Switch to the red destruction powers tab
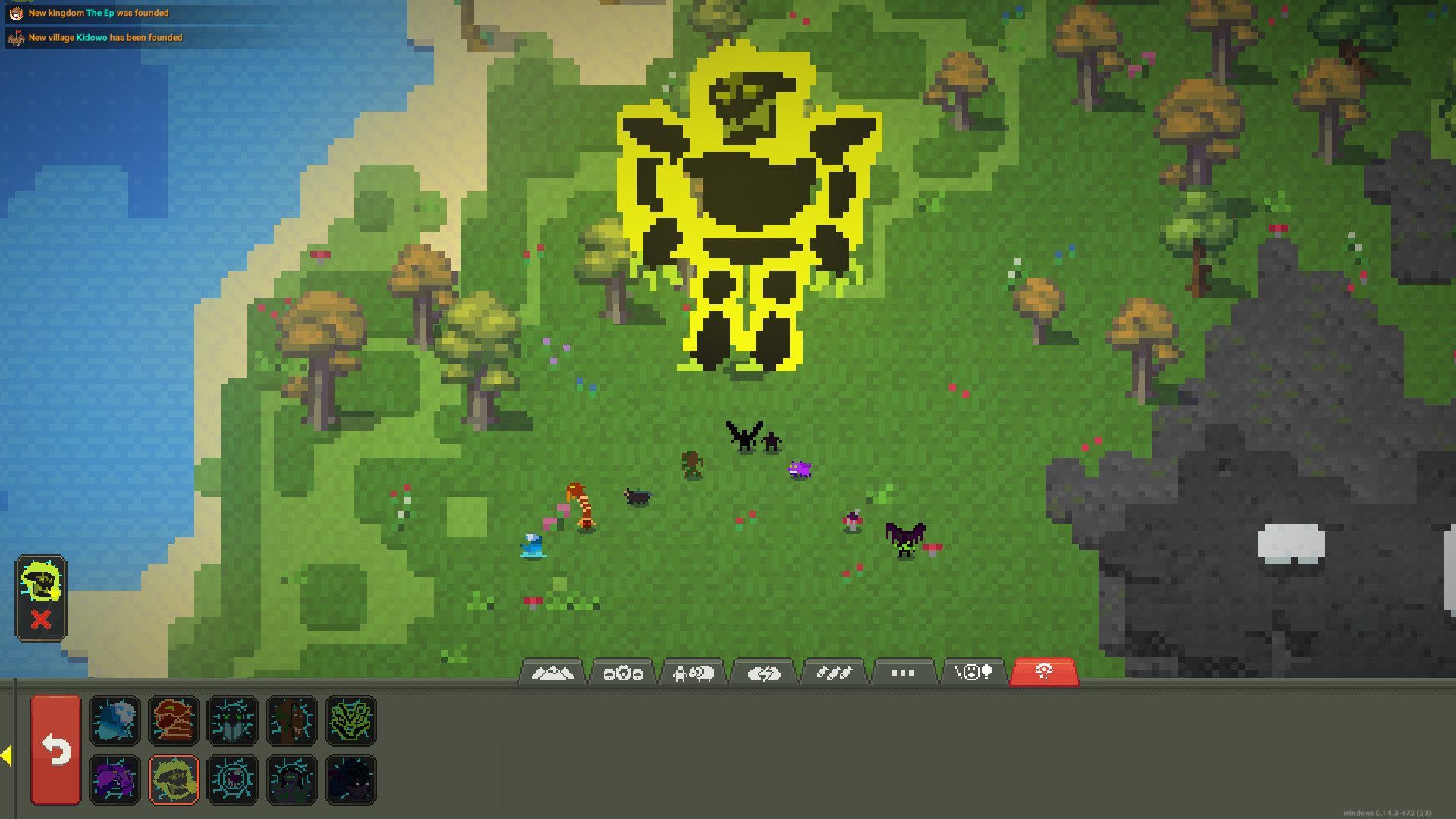Screen dimensions: 1456x819 [x=1044, y=671]
